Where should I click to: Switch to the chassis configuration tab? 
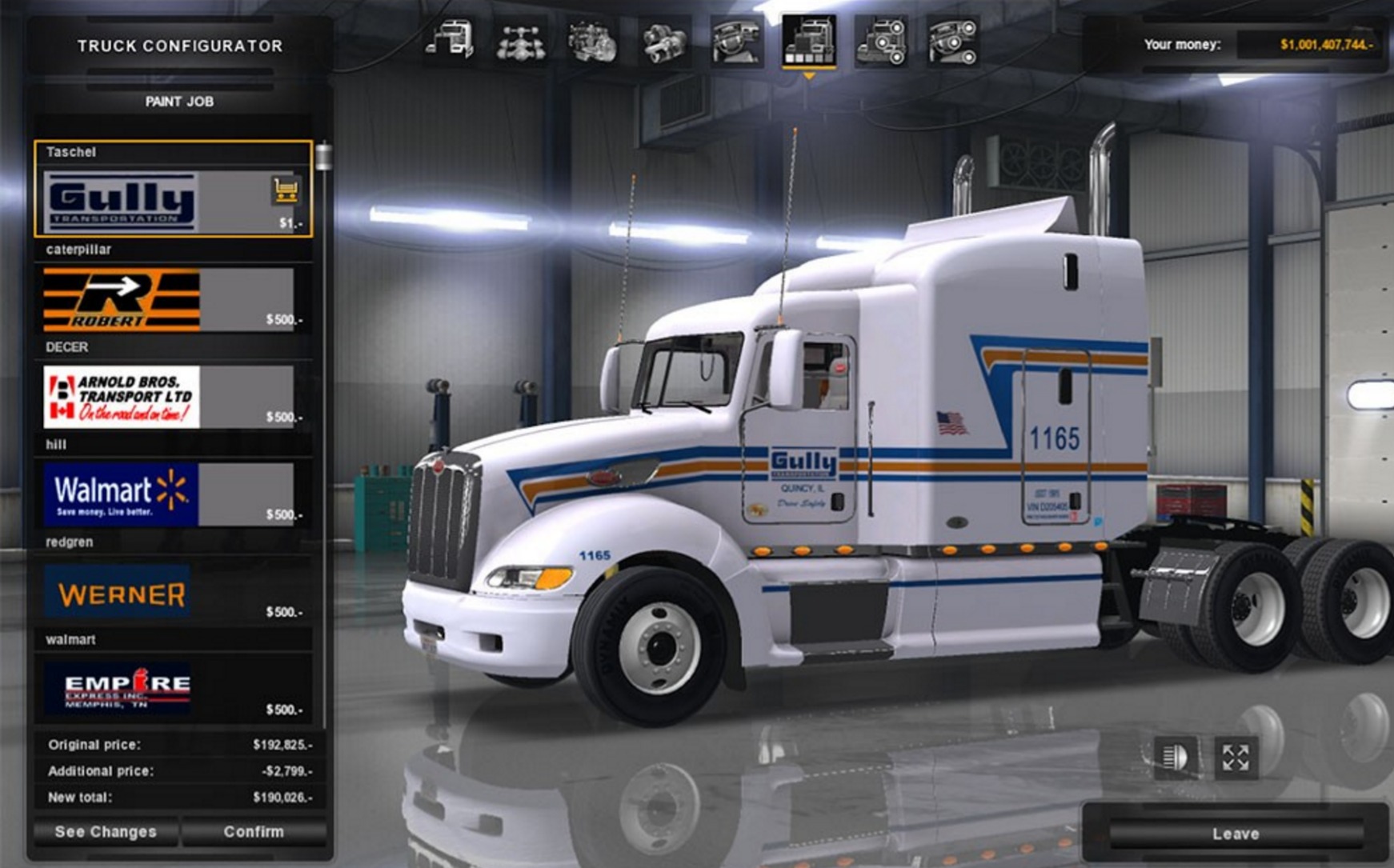[521, 41]
